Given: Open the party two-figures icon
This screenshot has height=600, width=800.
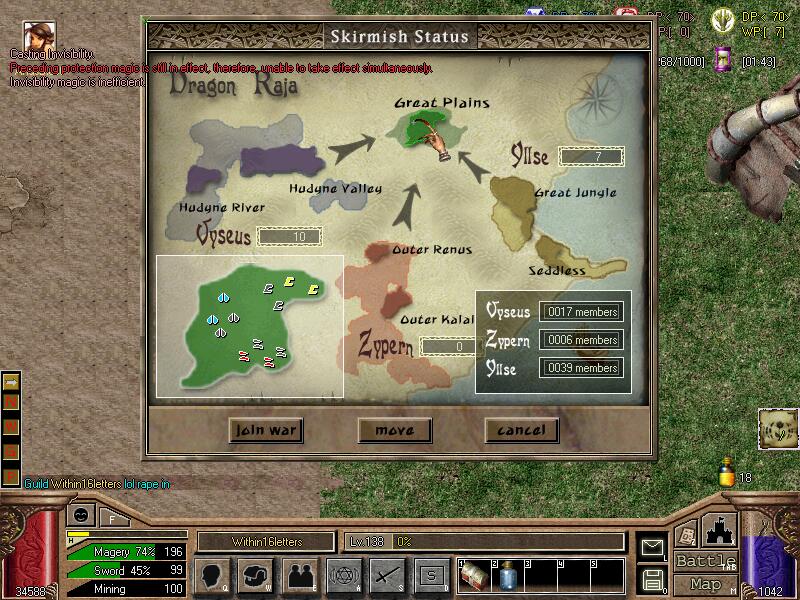Looking at the screenshot, I should 300,575.
